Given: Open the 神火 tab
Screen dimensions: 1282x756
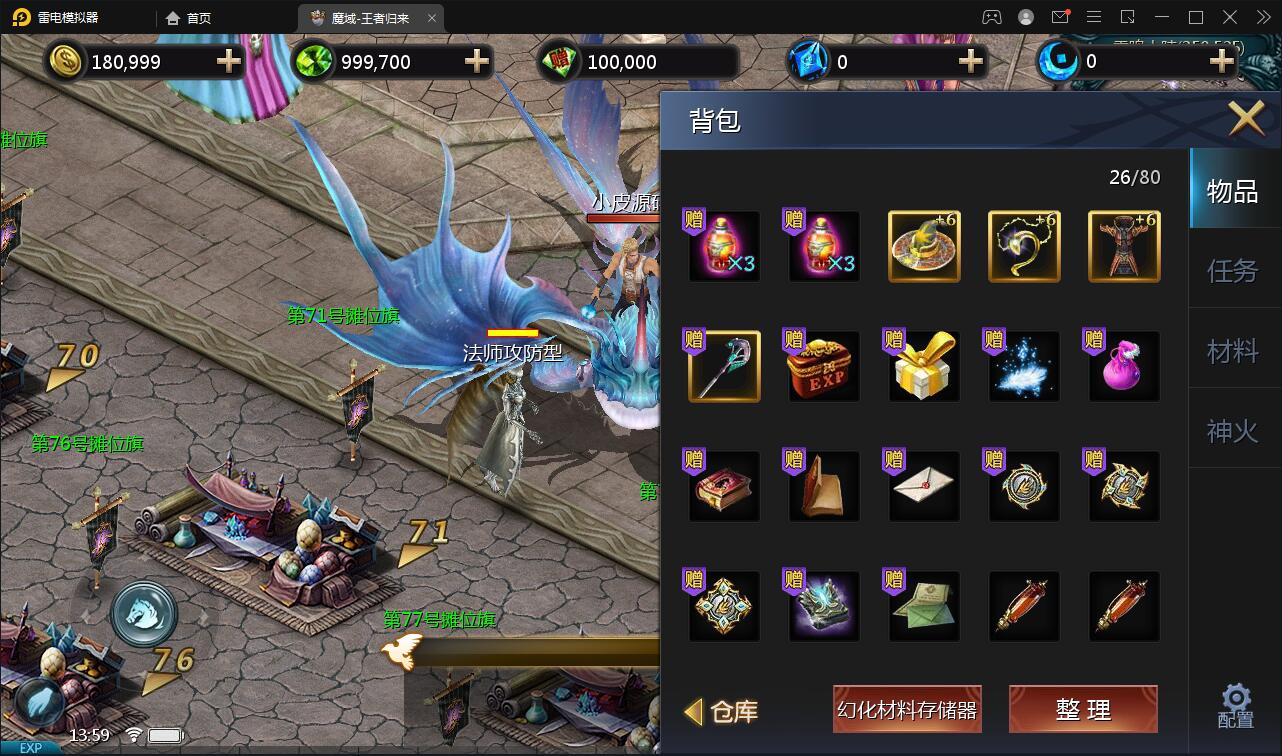Looking at the screenshot, I should pos(1232,431).
